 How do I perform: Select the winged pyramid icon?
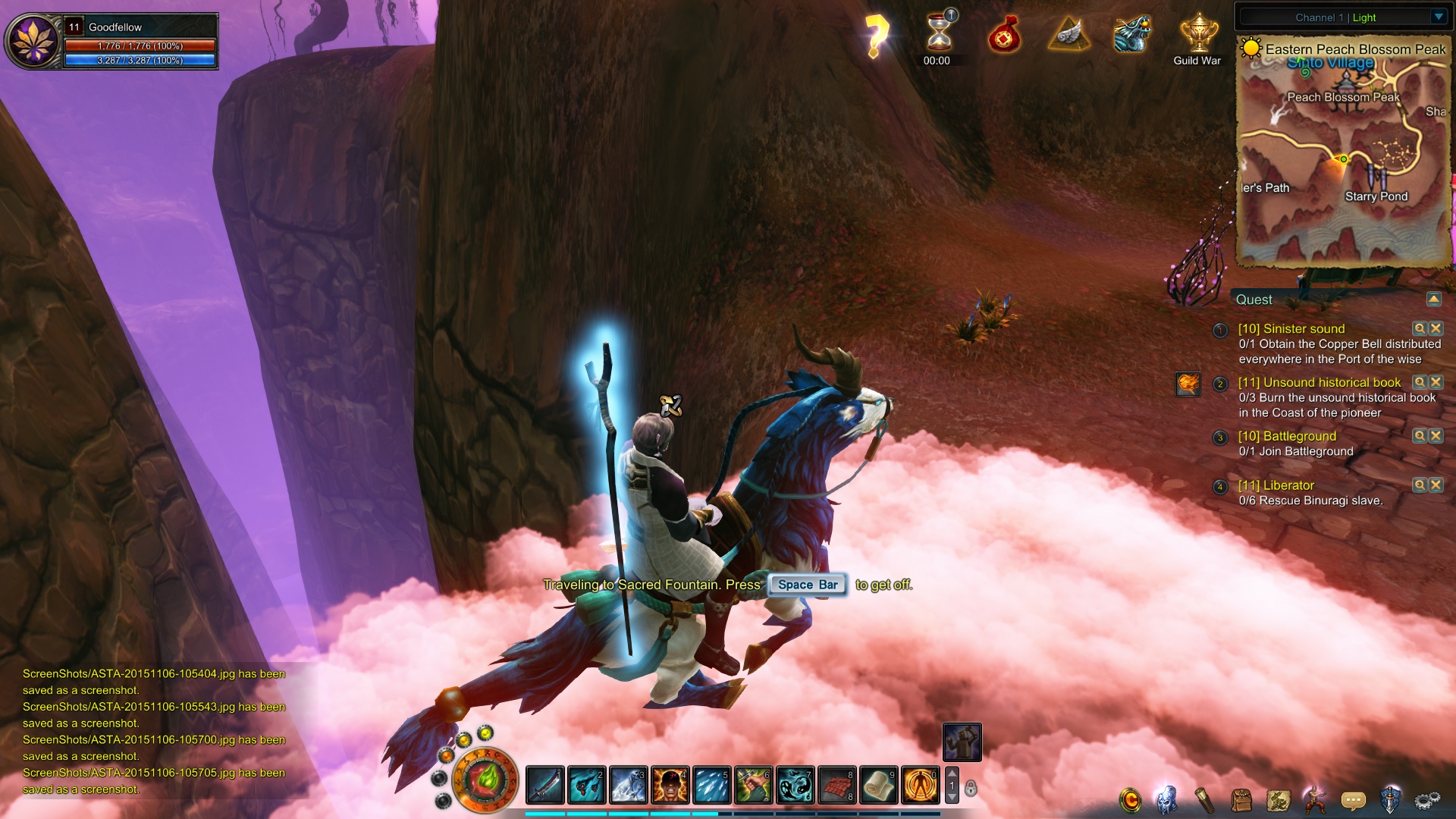(1068, 34)
